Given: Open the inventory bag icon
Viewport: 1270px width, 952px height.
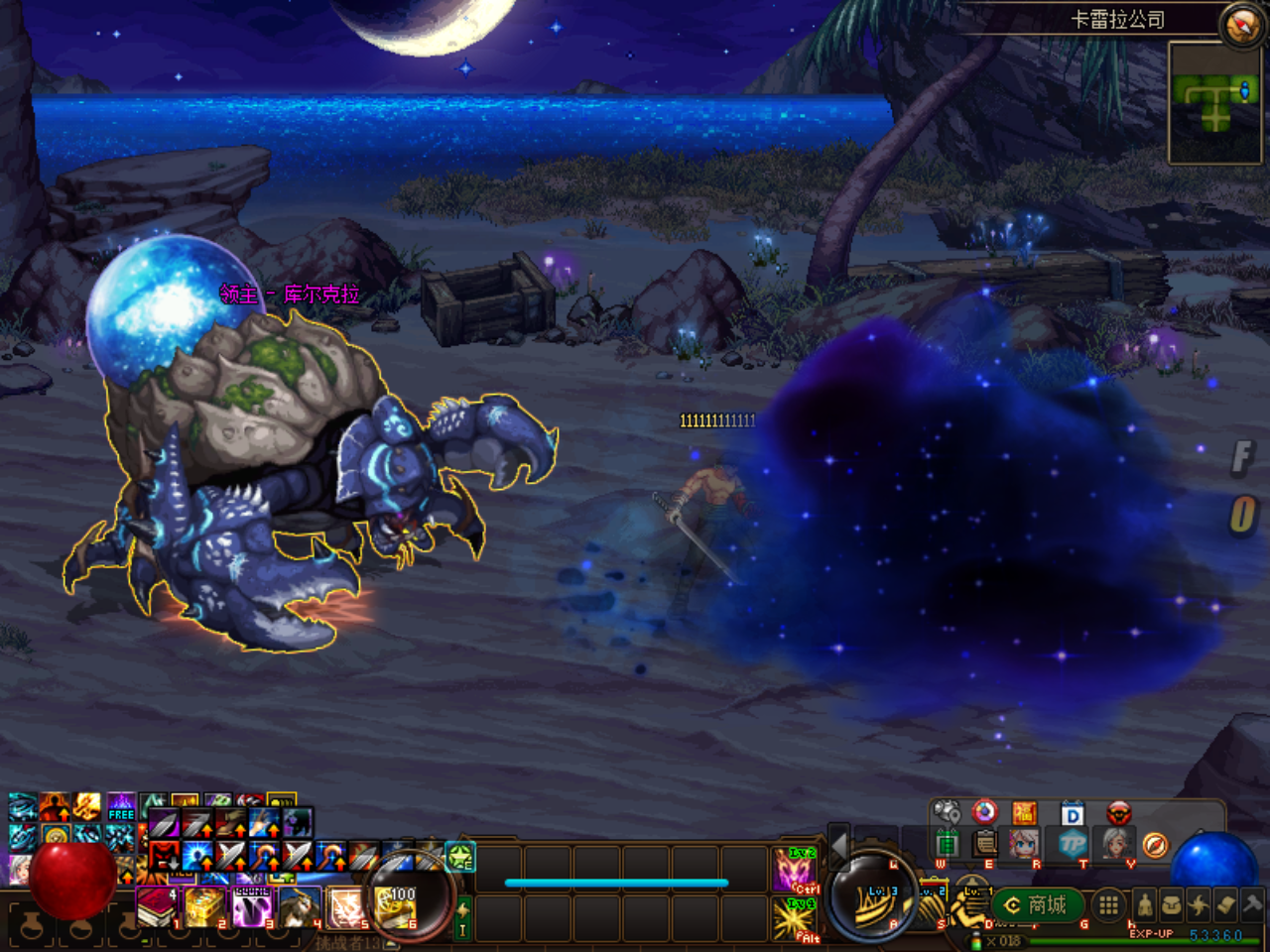Looking at the screenshot, I should (x=1172, y=904).
